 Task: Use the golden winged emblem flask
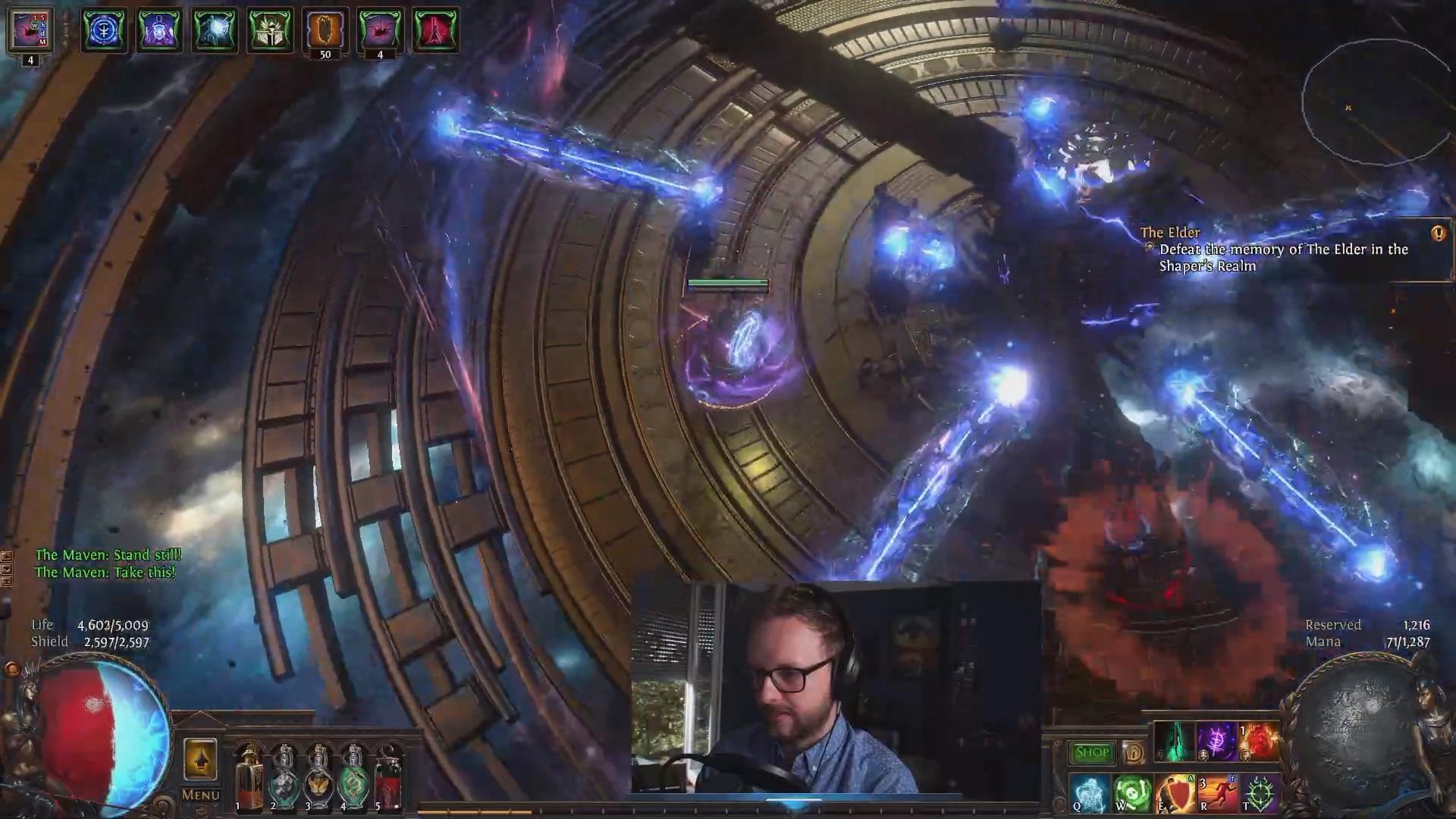coord(318,777)
